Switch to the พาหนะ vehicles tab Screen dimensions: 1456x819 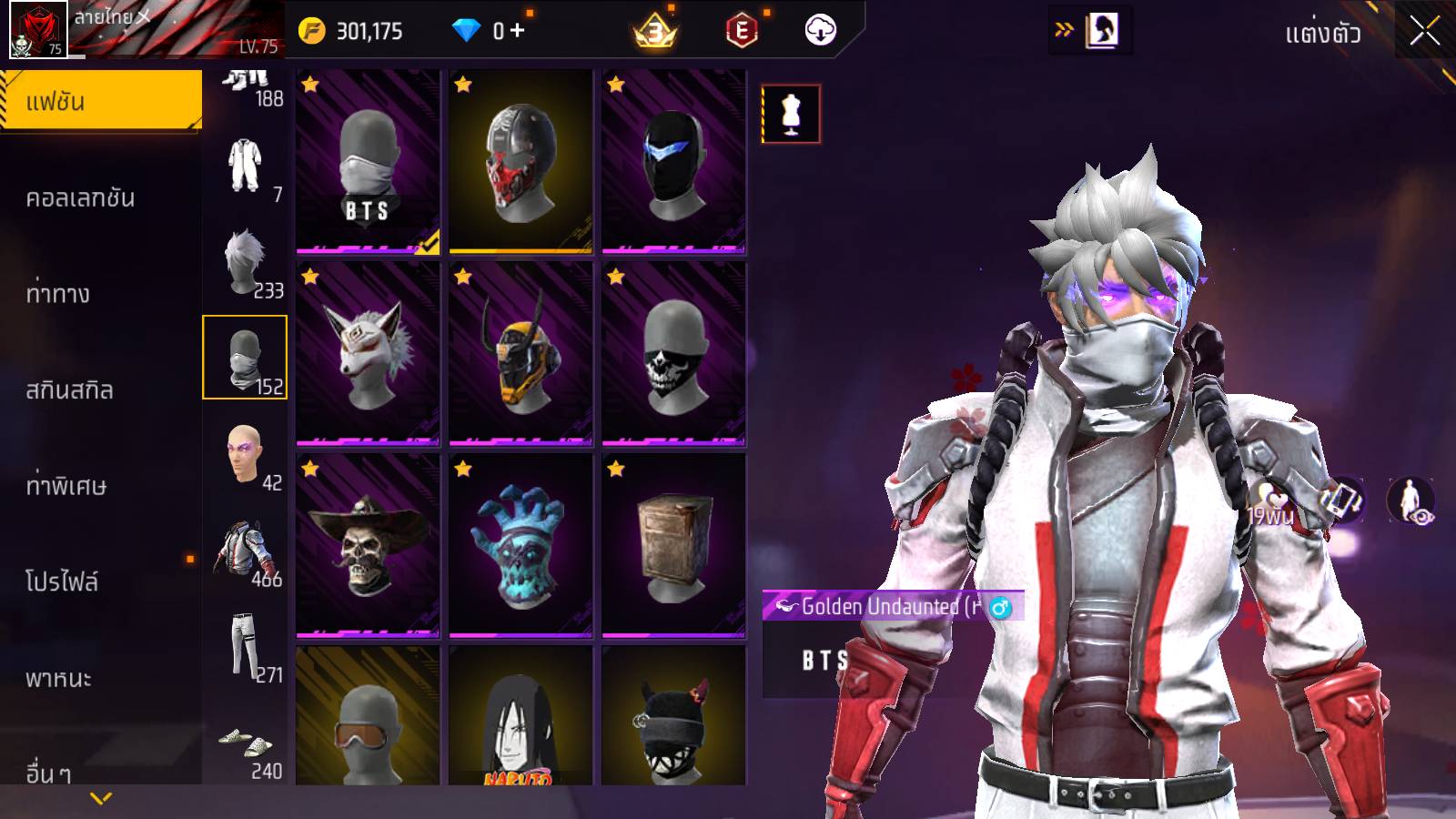point(59,678)
